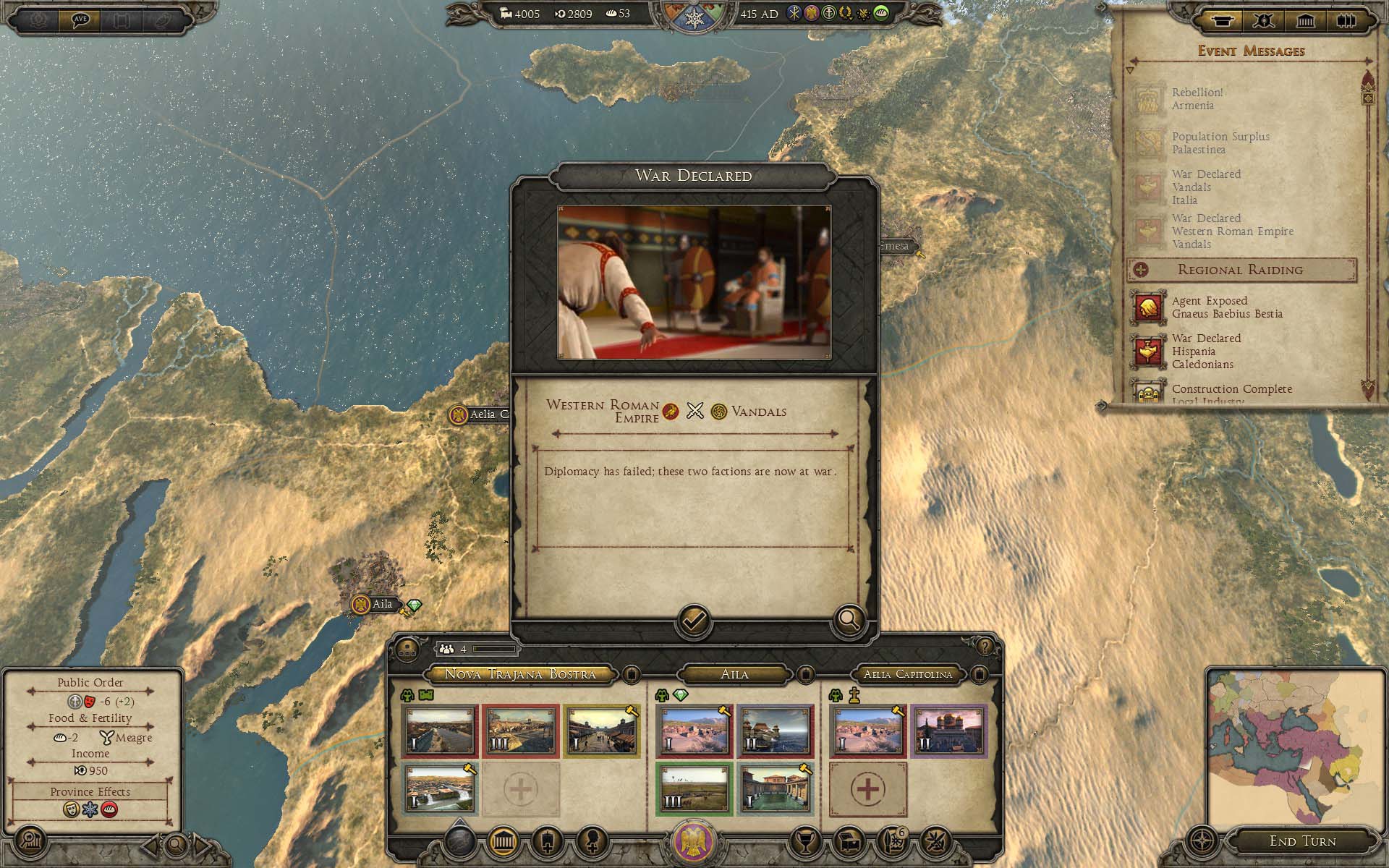Screen dimensions: 1389x868
Task: Confirm the War Declared message with checkmark
Action: point(694,621)
